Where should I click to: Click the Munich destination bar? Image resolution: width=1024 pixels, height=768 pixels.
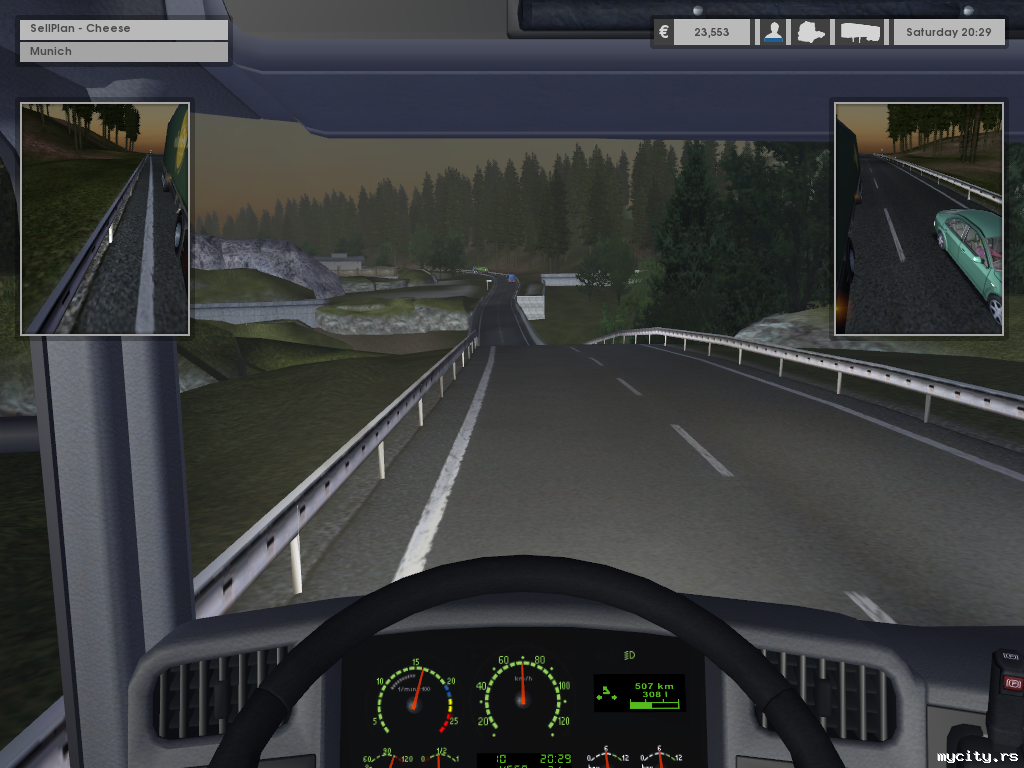click(124, 51)
